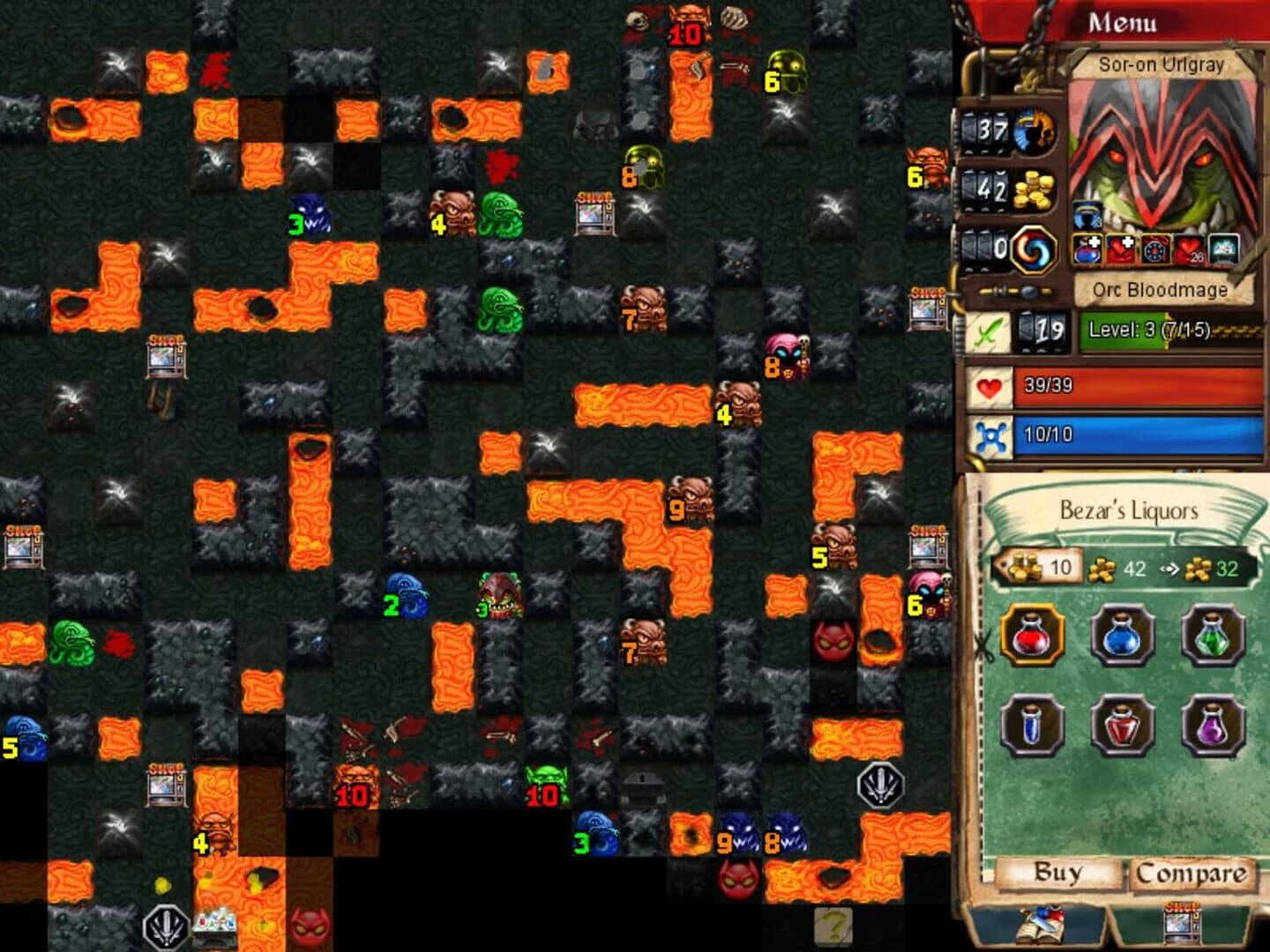Click the blue mana swirl icon
The image size is (1270, 952).
pos(1036,251)
